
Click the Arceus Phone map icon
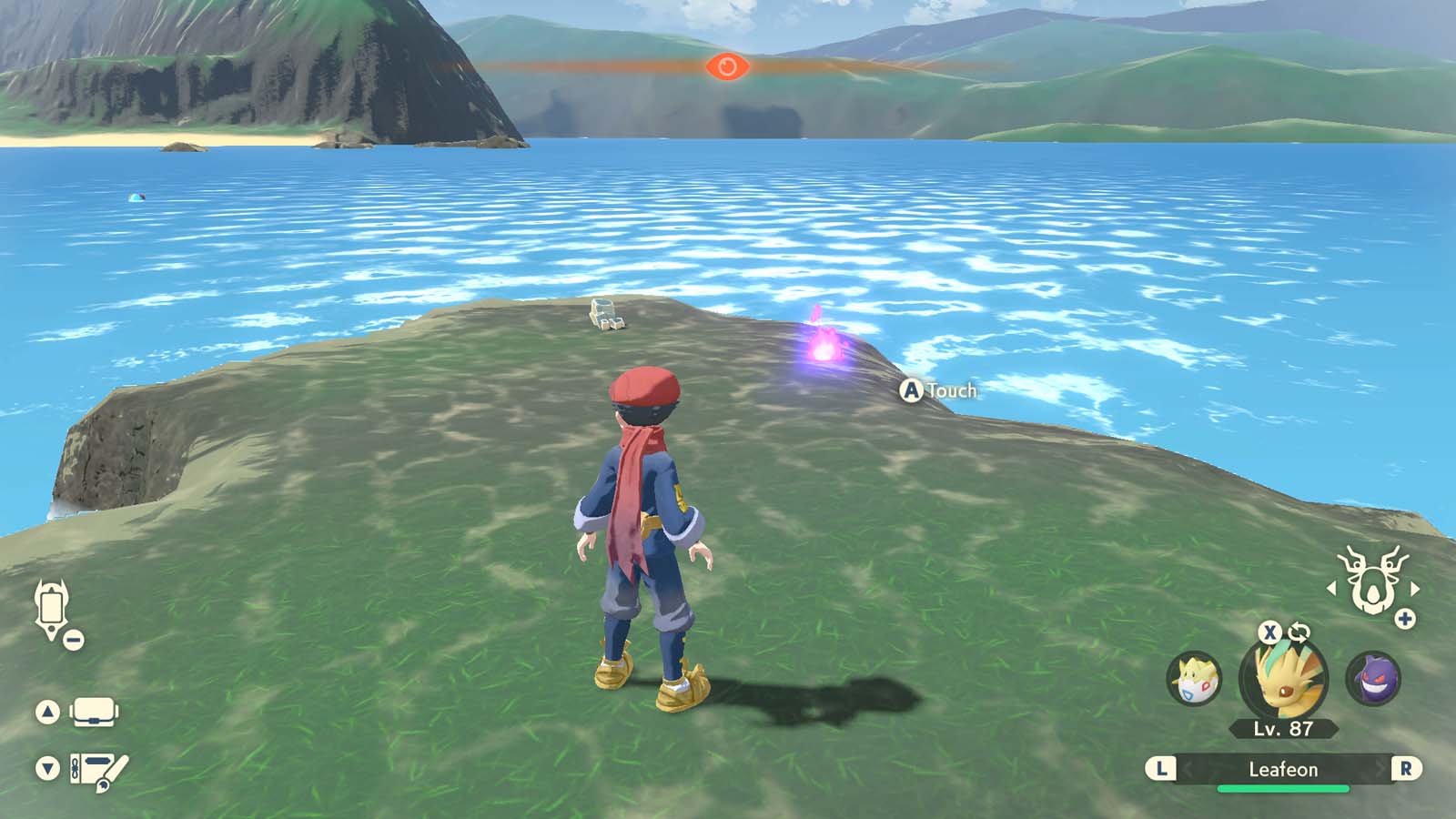(52, 605)
